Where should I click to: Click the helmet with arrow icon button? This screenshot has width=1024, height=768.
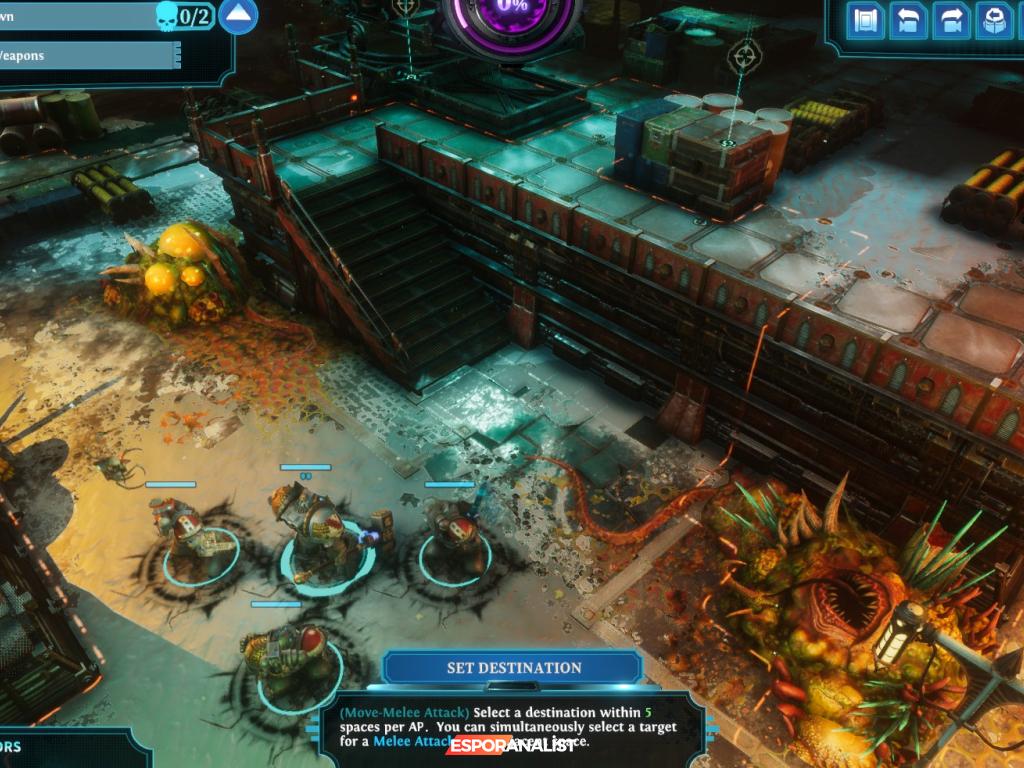pyautogui.click(x=993, y=20)
